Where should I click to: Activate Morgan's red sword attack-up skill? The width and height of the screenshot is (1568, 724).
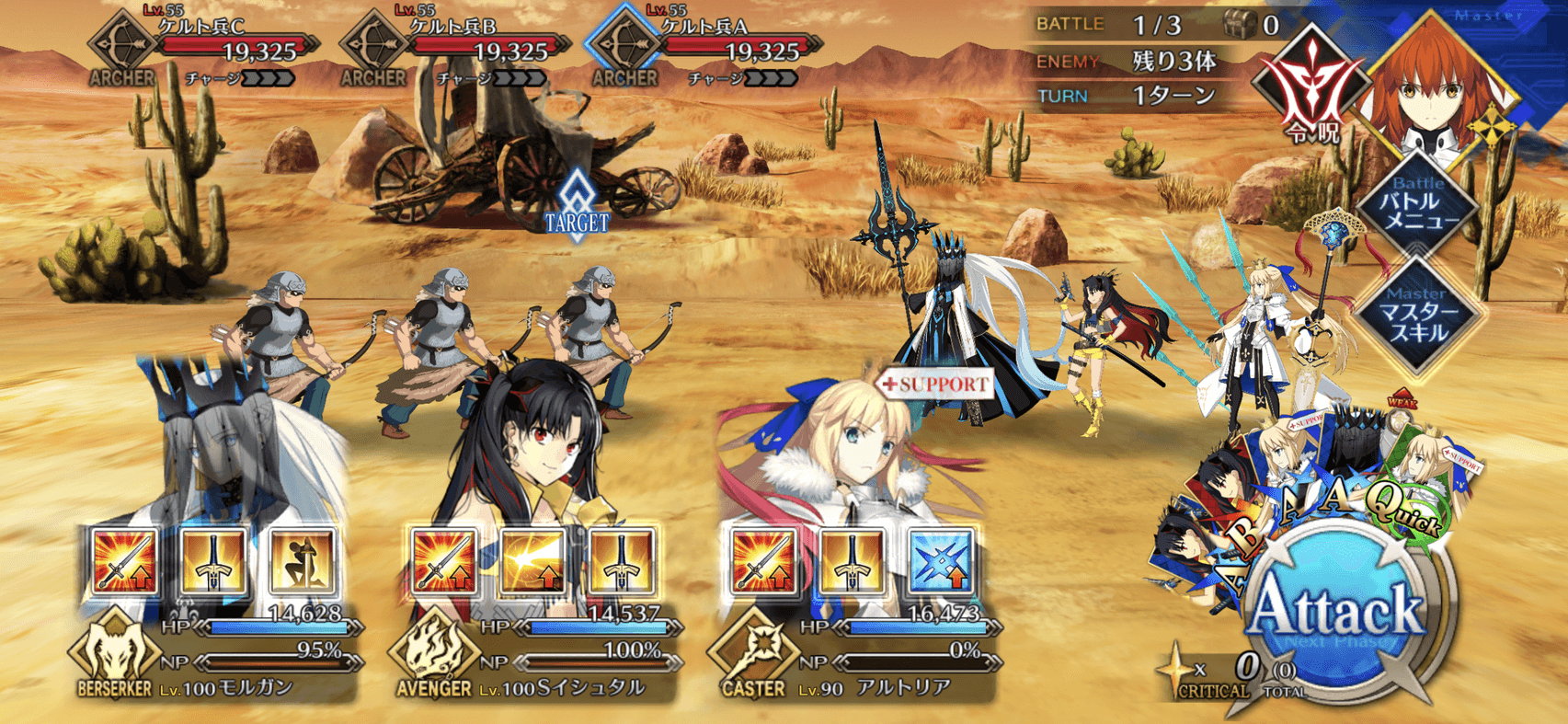[125, 561]
